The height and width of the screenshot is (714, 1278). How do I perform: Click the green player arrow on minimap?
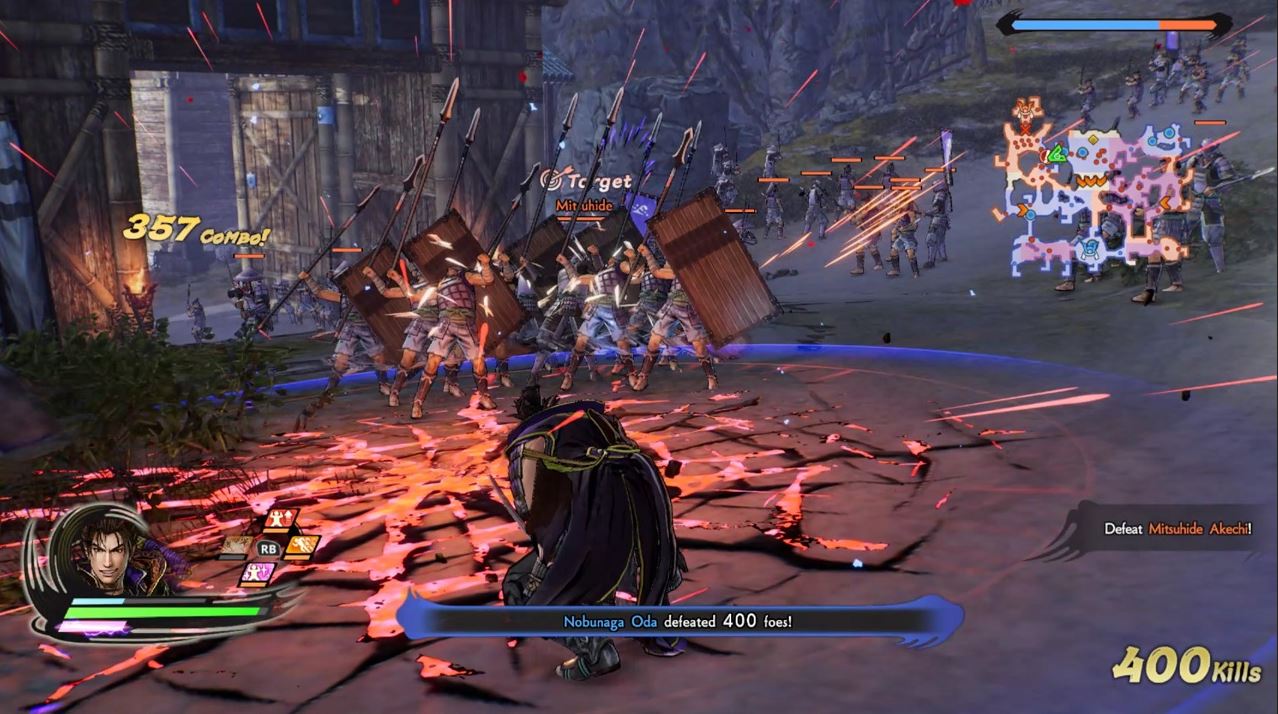(x=1056, y=154)
